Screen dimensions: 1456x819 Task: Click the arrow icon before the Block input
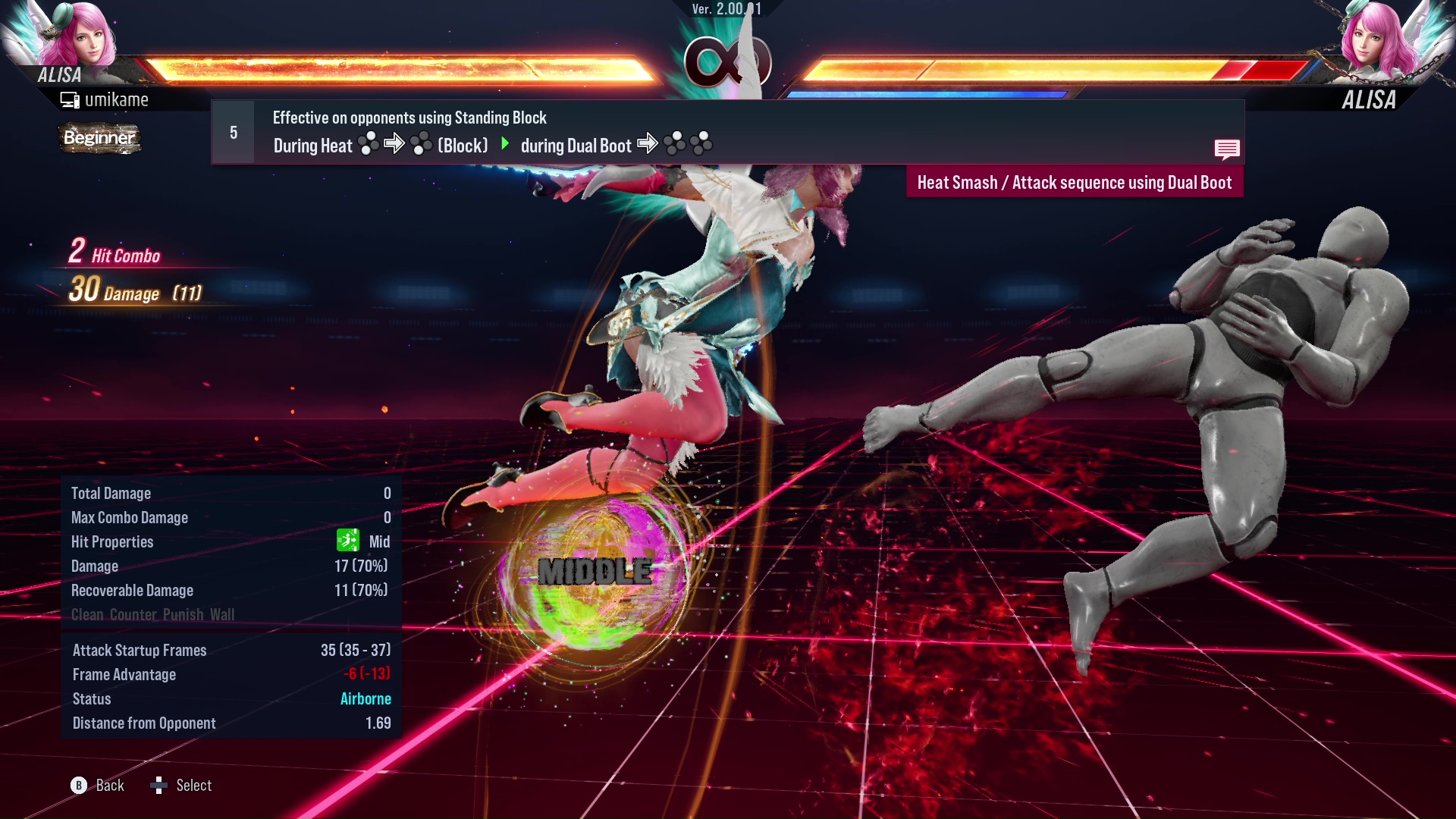[394, 145]
